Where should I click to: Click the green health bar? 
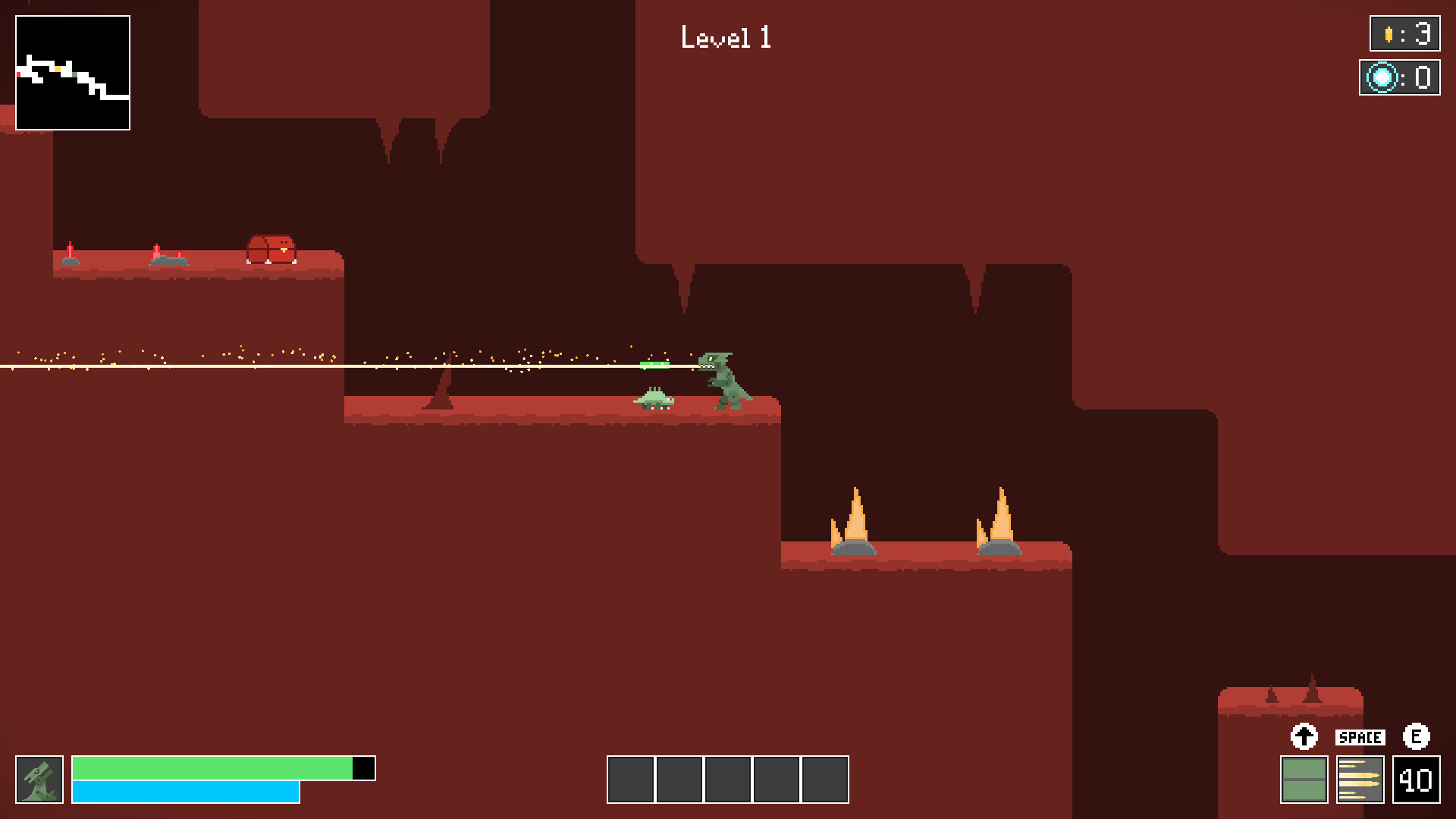click(212, 767)
